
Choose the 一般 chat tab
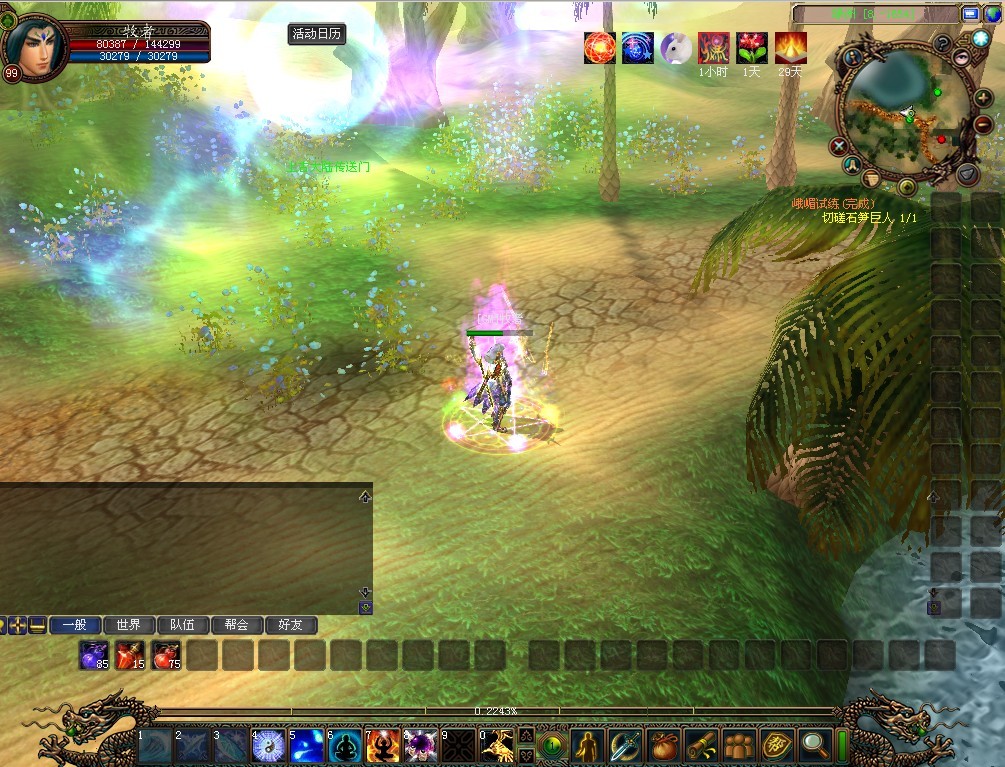[x=74, y=625]
